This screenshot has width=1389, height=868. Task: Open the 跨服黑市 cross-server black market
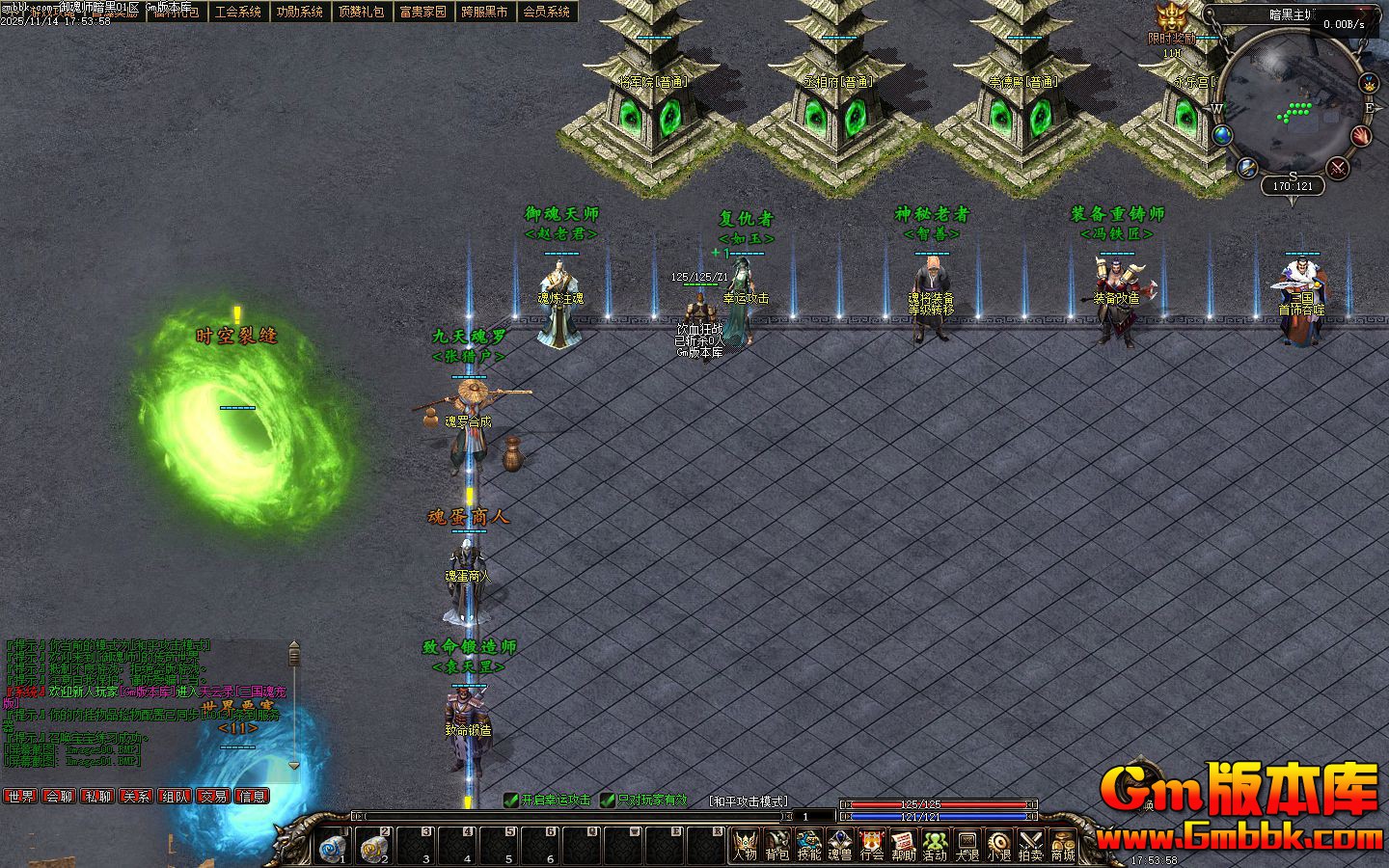click(x=485, y=12)
